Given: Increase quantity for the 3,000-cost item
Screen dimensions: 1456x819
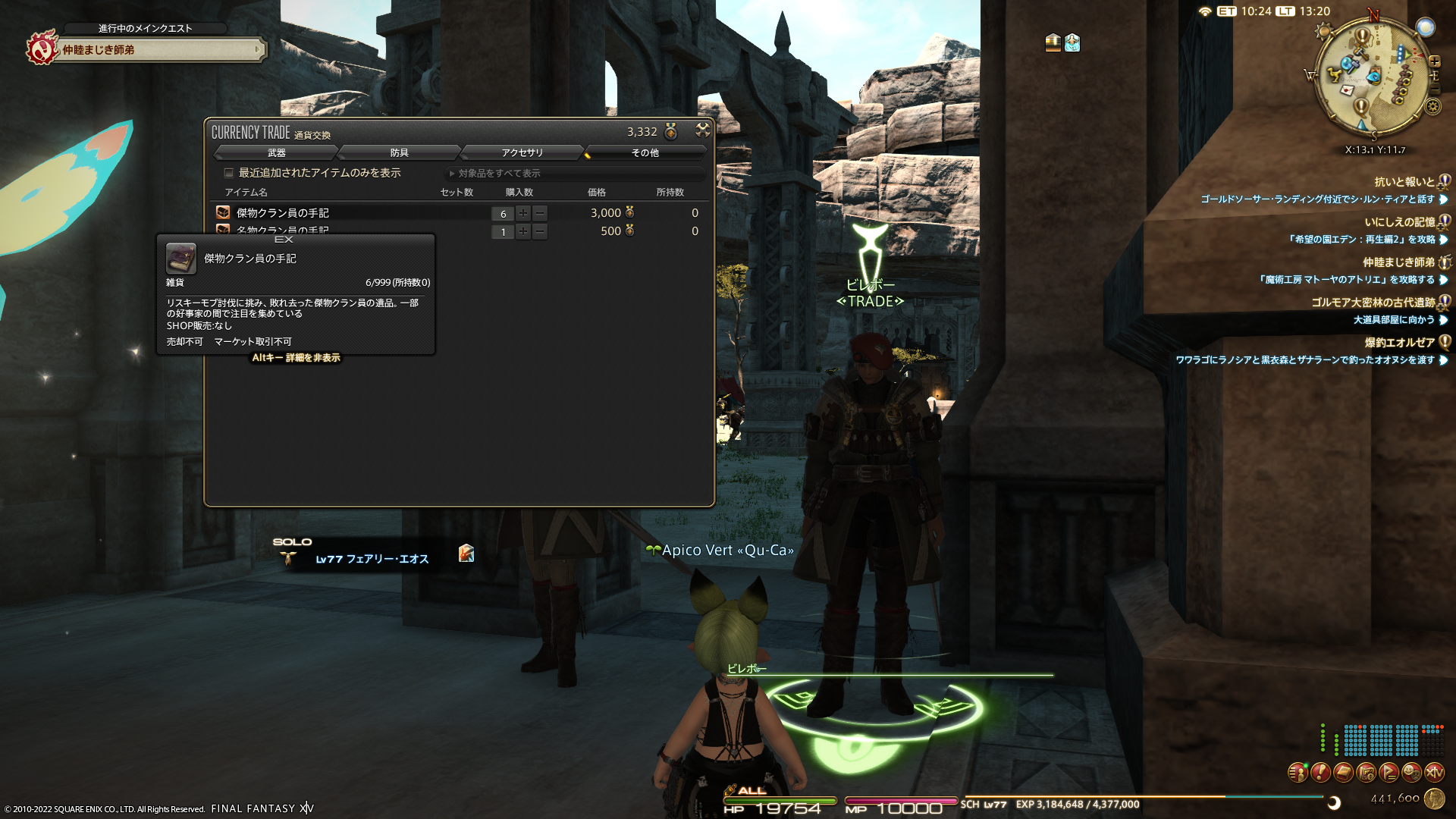Looking at the screenshot, I should (x=523, y=213).
